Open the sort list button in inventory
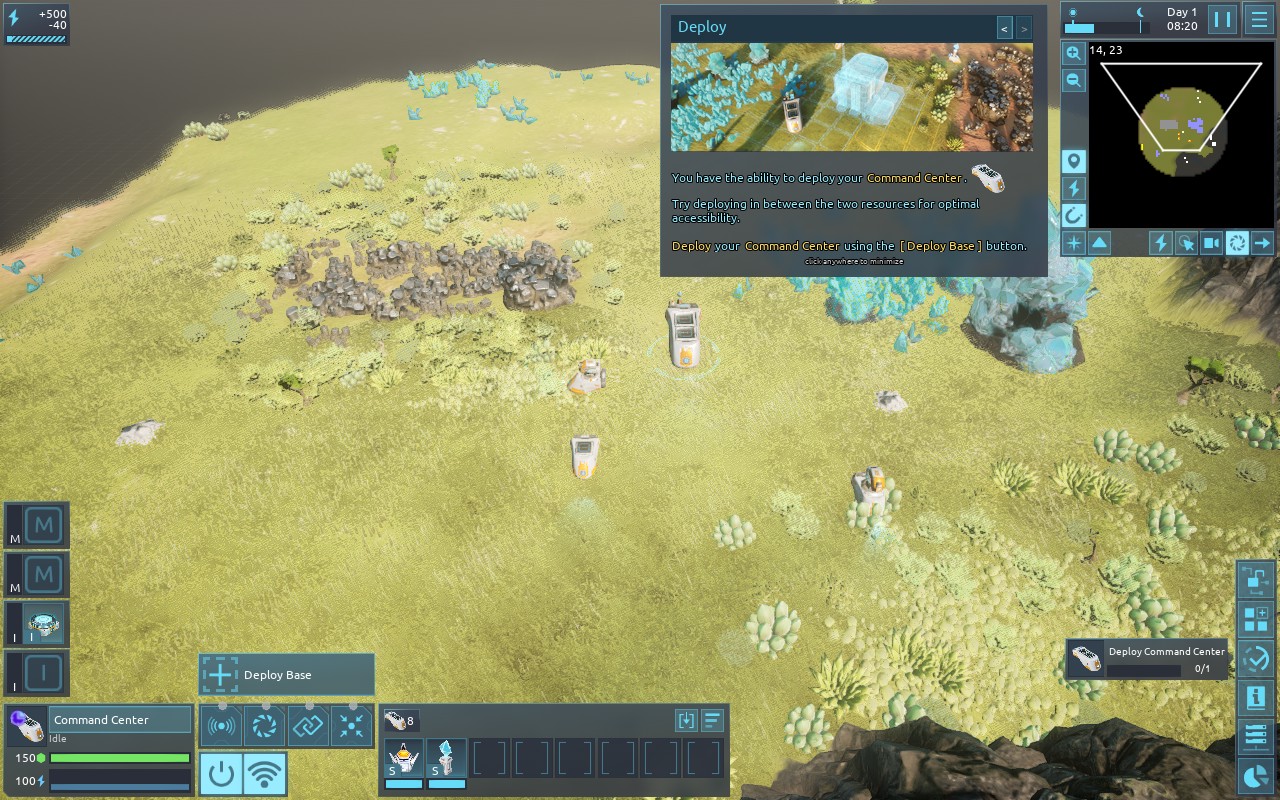1280x800 pixels. 712,720
